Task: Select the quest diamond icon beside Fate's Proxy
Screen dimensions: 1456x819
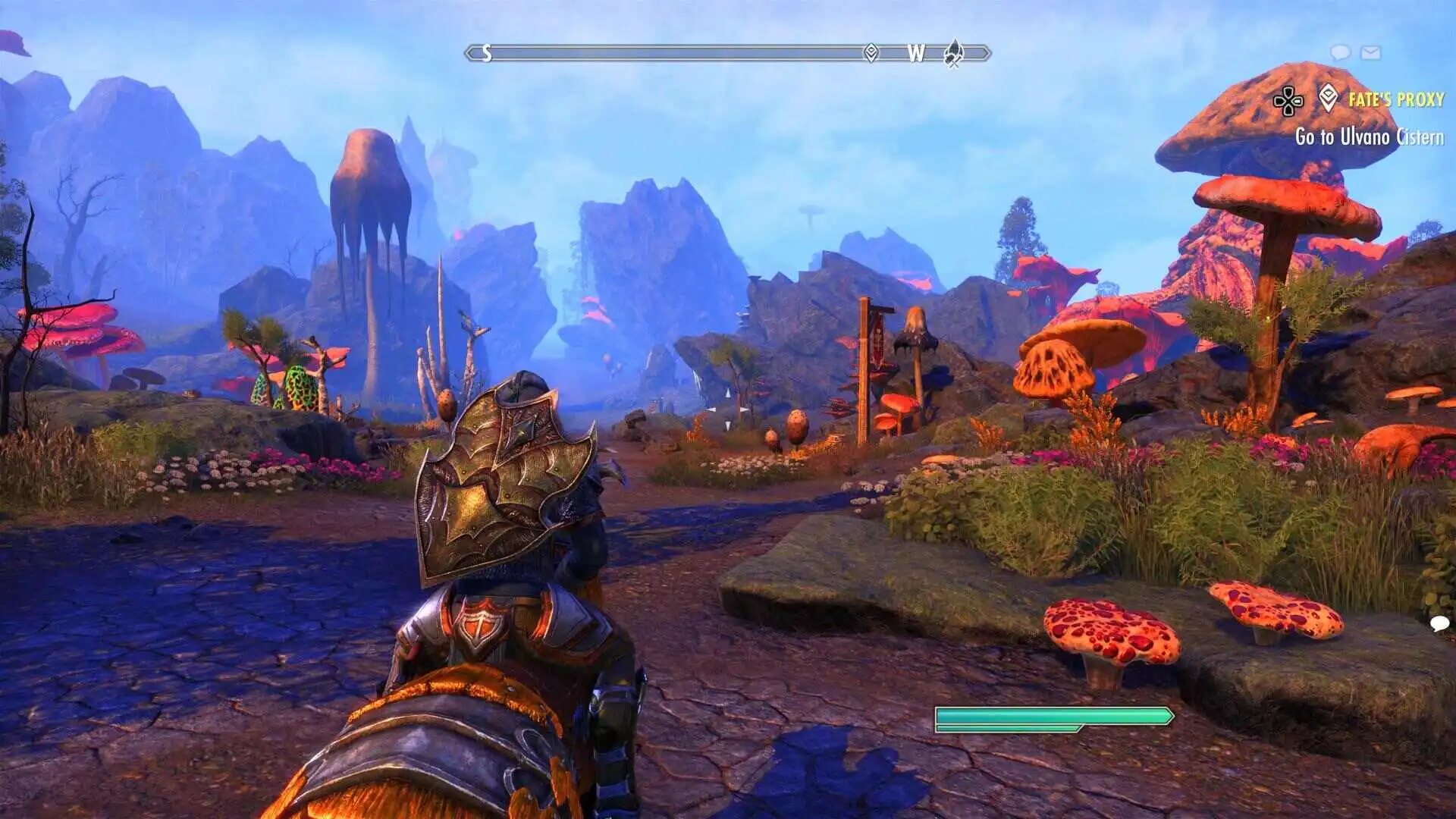Action: [x=1328, y=98]
